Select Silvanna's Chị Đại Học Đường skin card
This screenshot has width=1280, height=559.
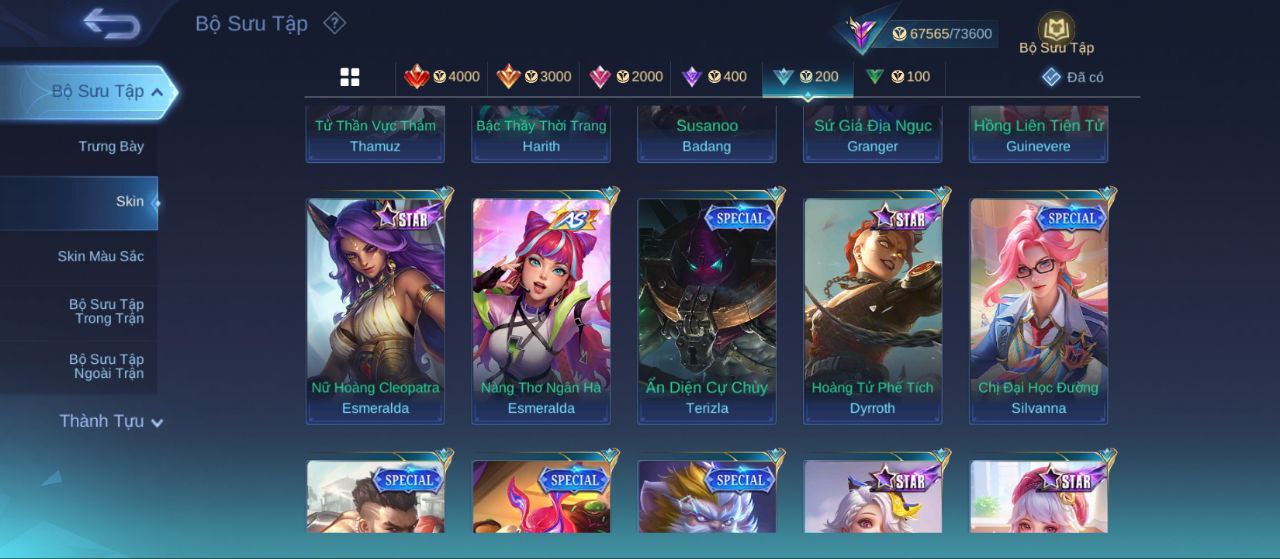coord(1038,310)
